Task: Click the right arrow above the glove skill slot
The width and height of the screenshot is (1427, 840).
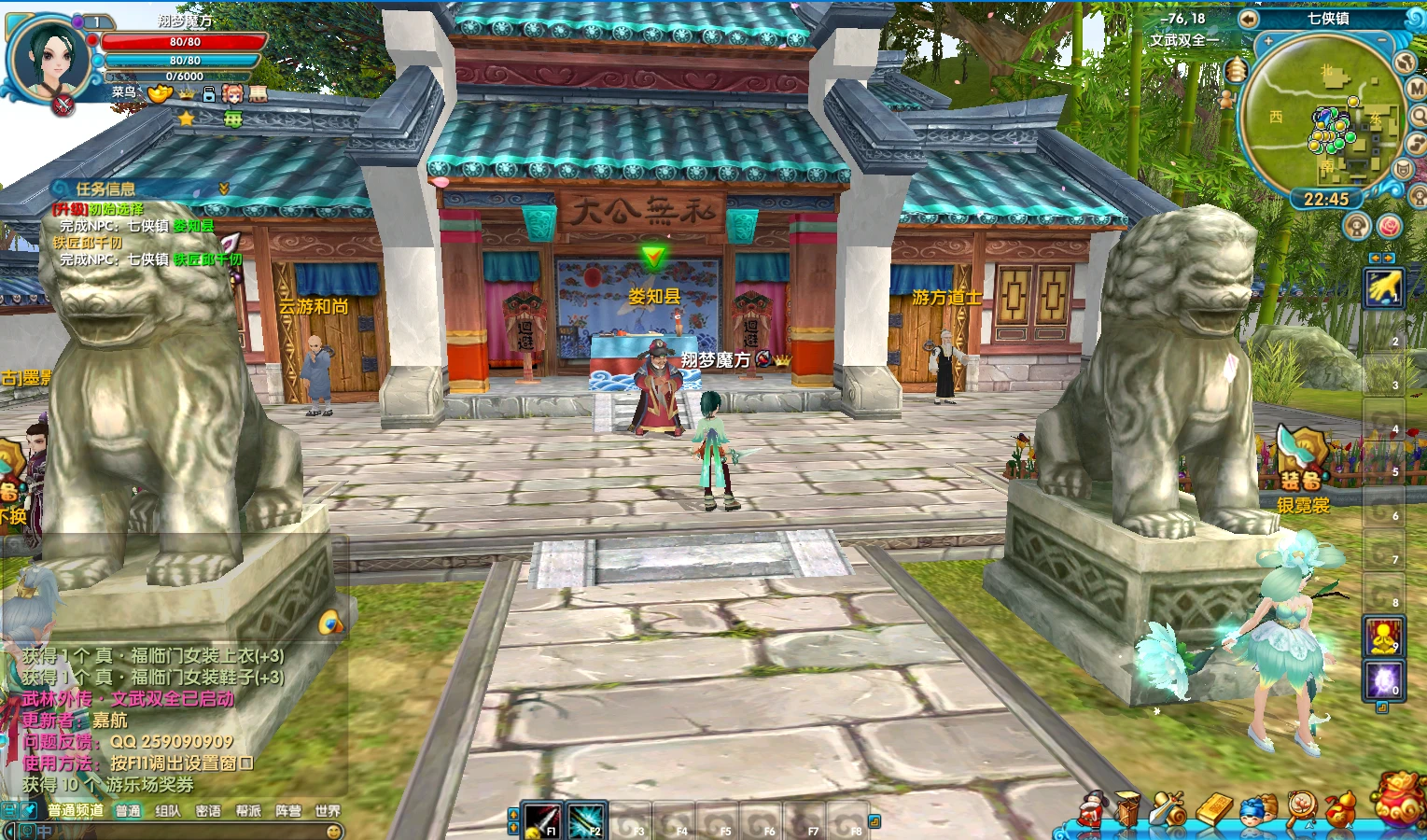Action: [x=1389, y=258]
